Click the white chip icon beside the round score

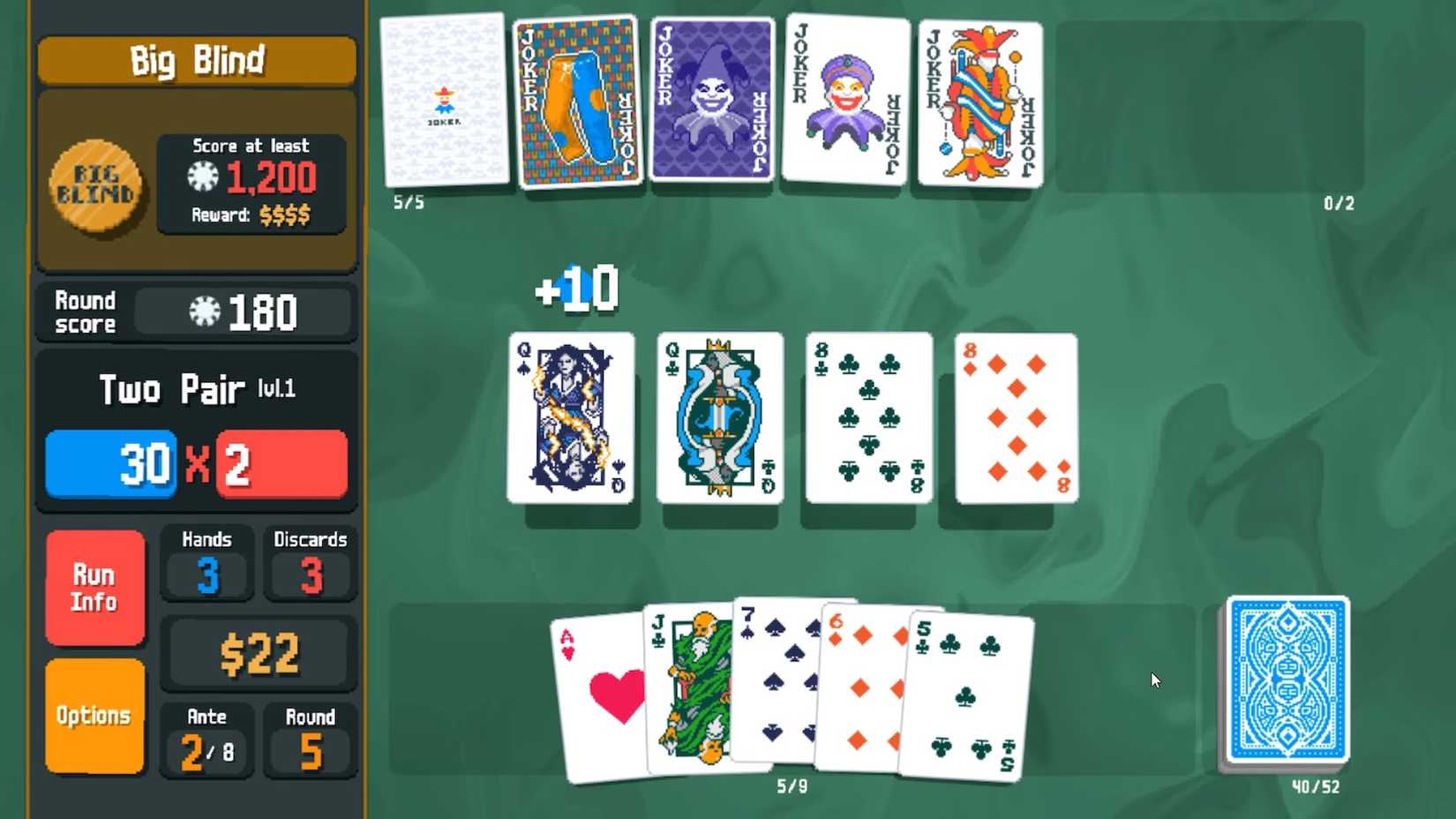click(x=203, y=311)
